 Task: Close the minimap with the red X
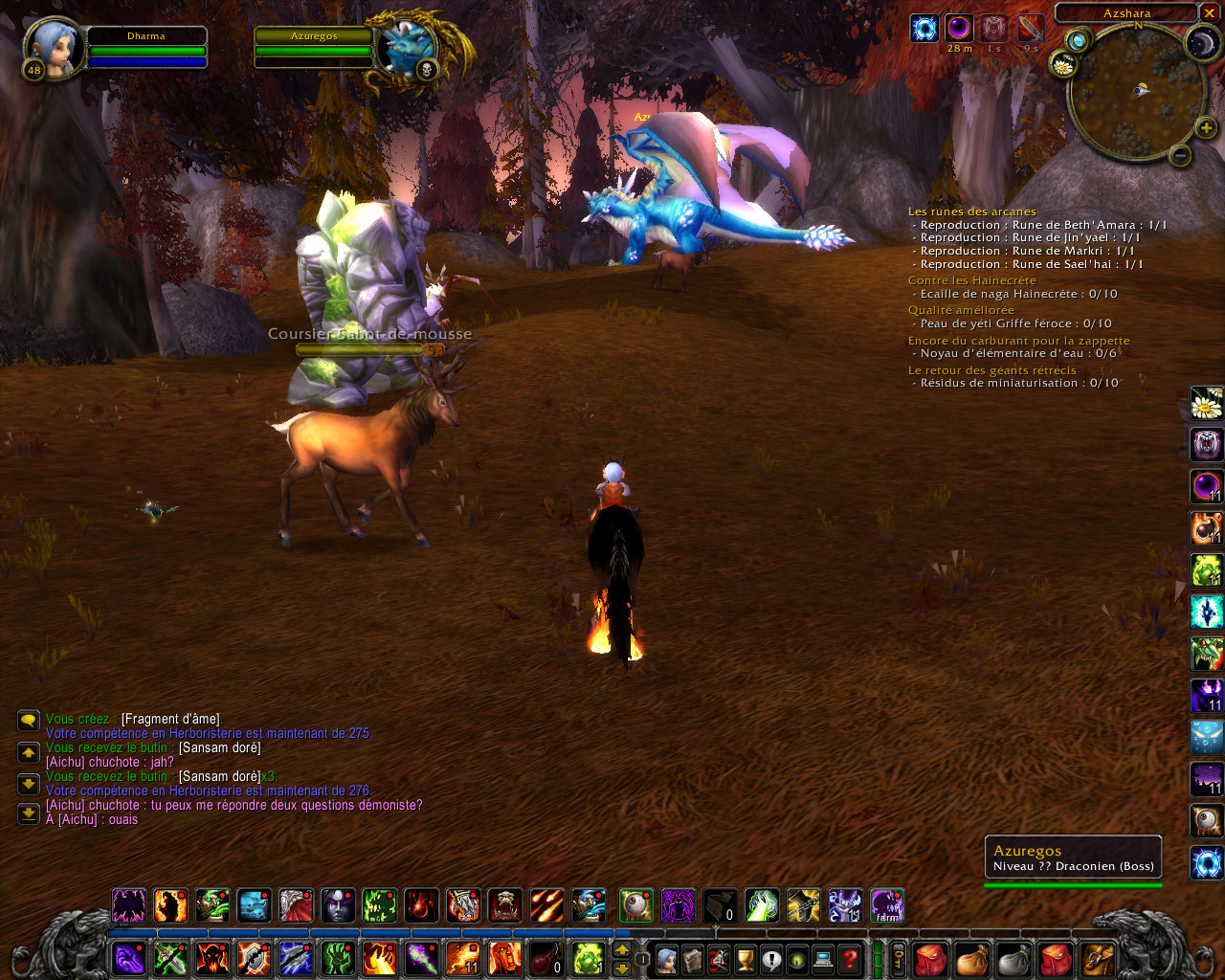1210,13
